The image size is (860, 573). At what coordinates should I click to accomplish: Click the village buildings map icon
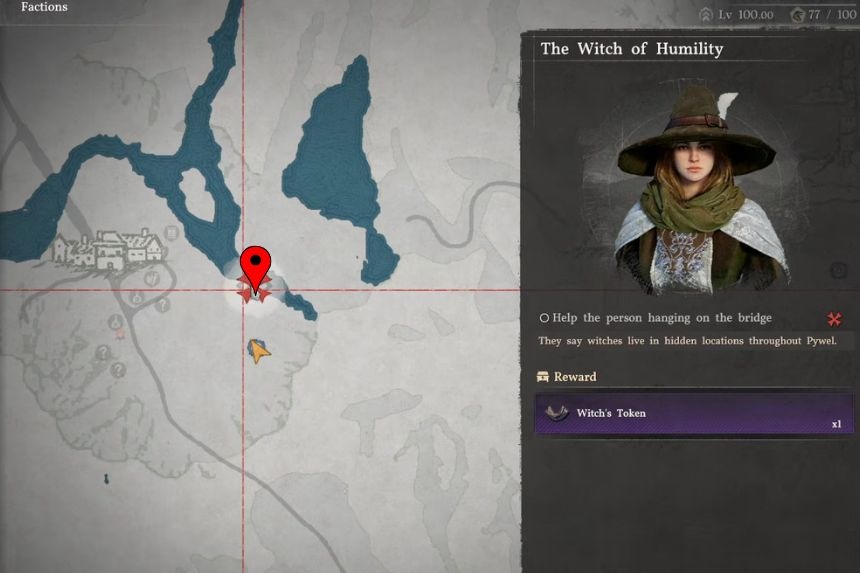point(107,249)
